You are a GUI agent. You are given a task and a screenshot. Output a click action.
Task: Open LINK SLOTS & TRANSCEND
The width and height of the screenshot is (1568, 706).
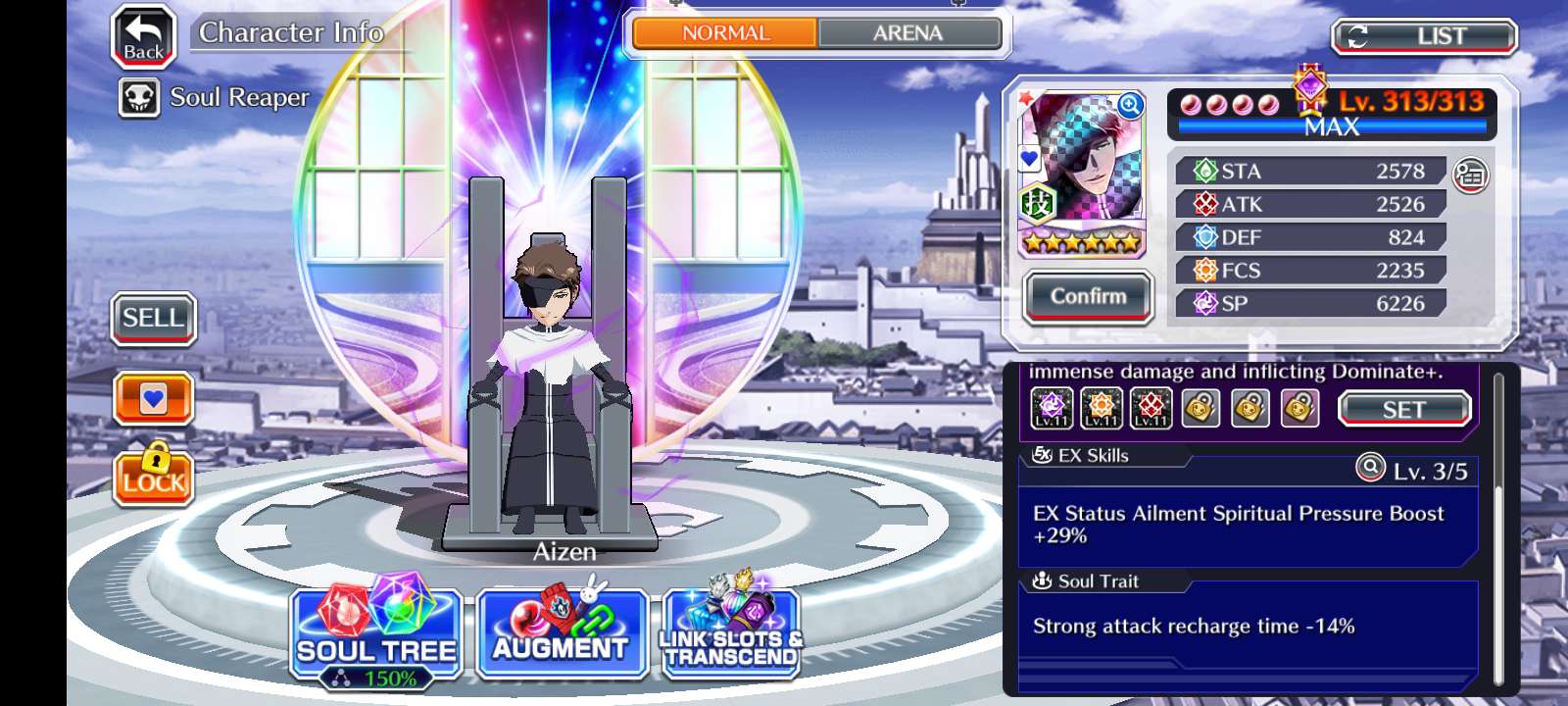click(x=731, y=634)
